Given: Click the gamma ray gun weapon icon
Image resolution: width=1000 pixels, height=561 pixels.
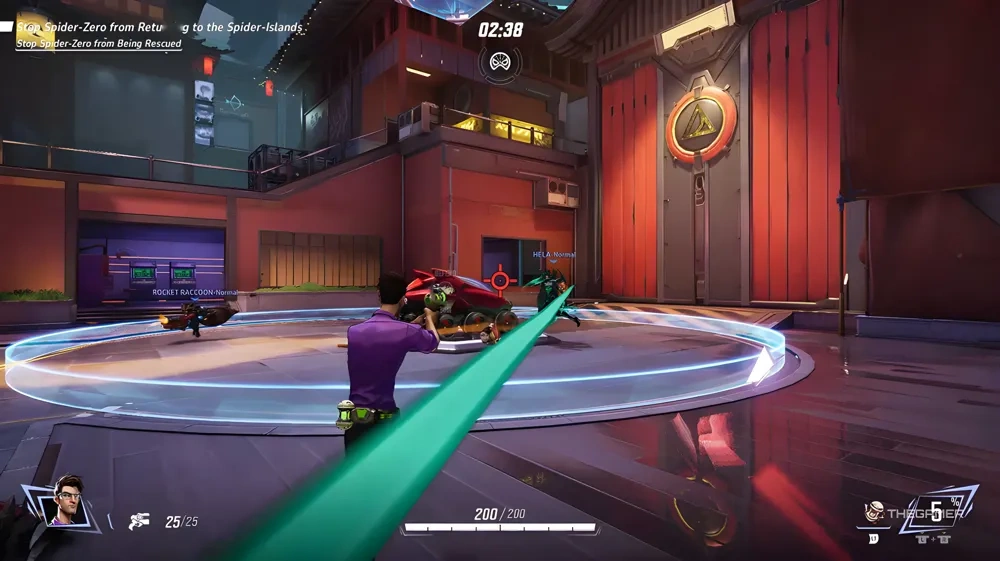Looking at the screenshot, I should [x=139, y=521].
